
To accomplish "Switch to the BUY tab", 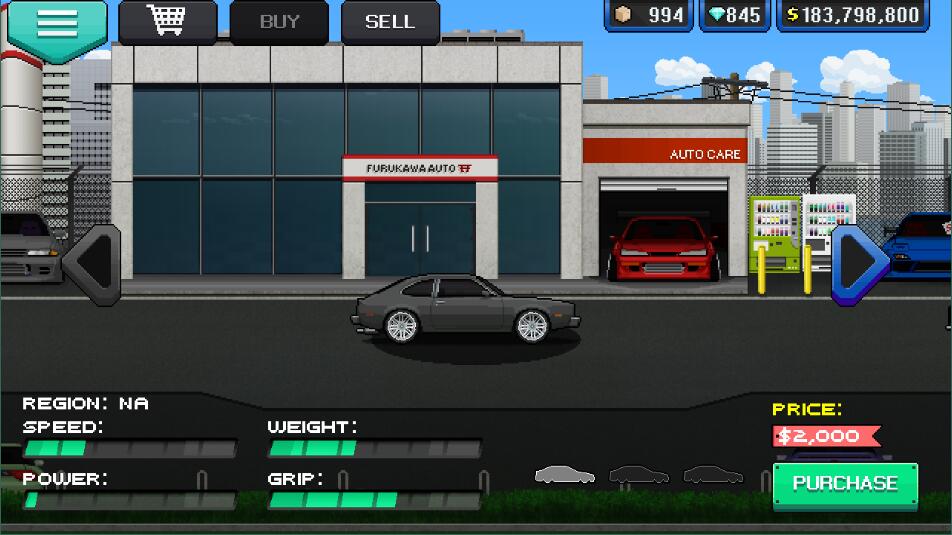I will tap(279, 21).
